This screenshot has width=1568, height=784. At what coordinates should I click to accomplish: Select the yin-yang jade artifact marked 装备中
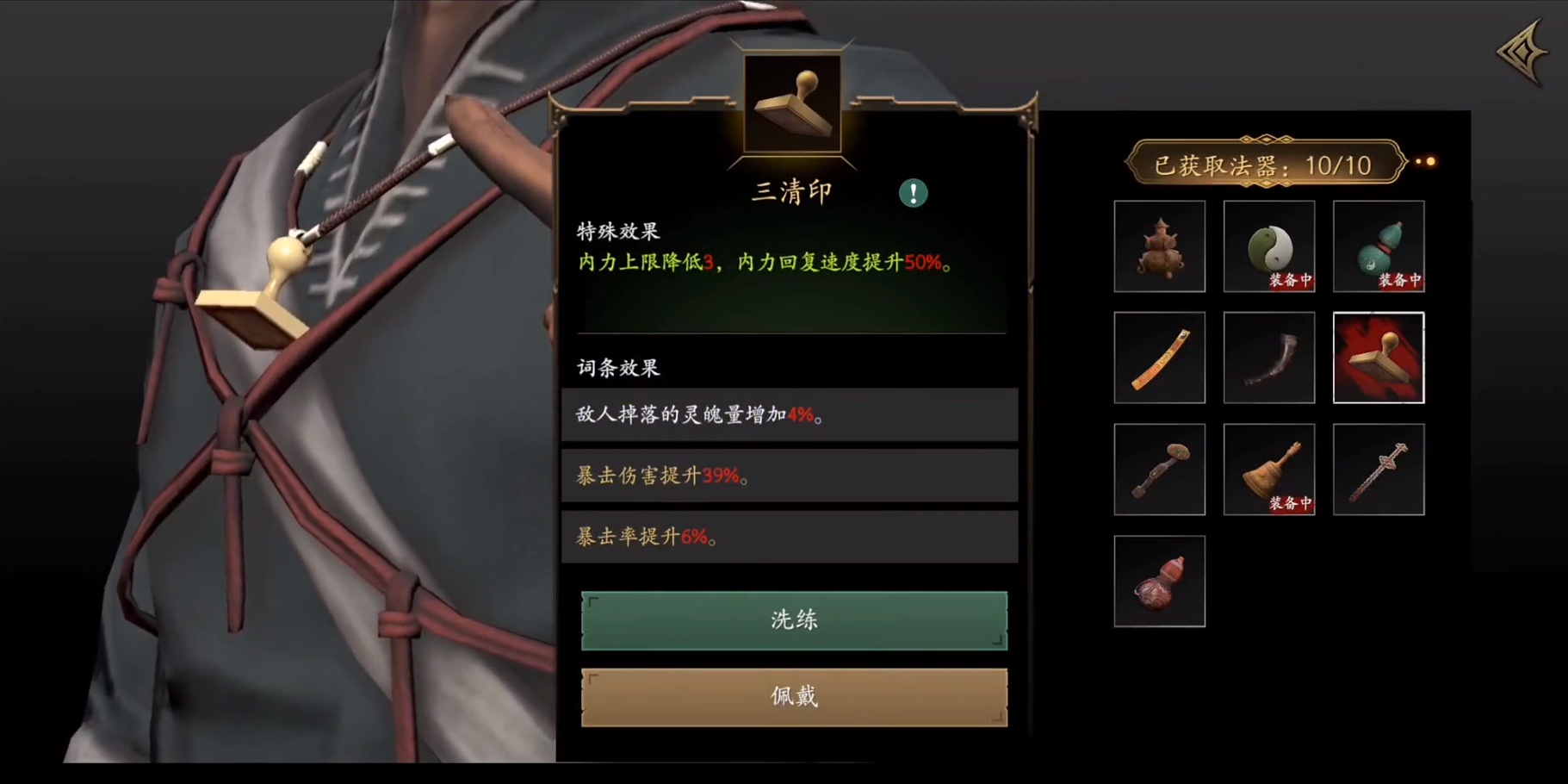(x=1268, y=246)
